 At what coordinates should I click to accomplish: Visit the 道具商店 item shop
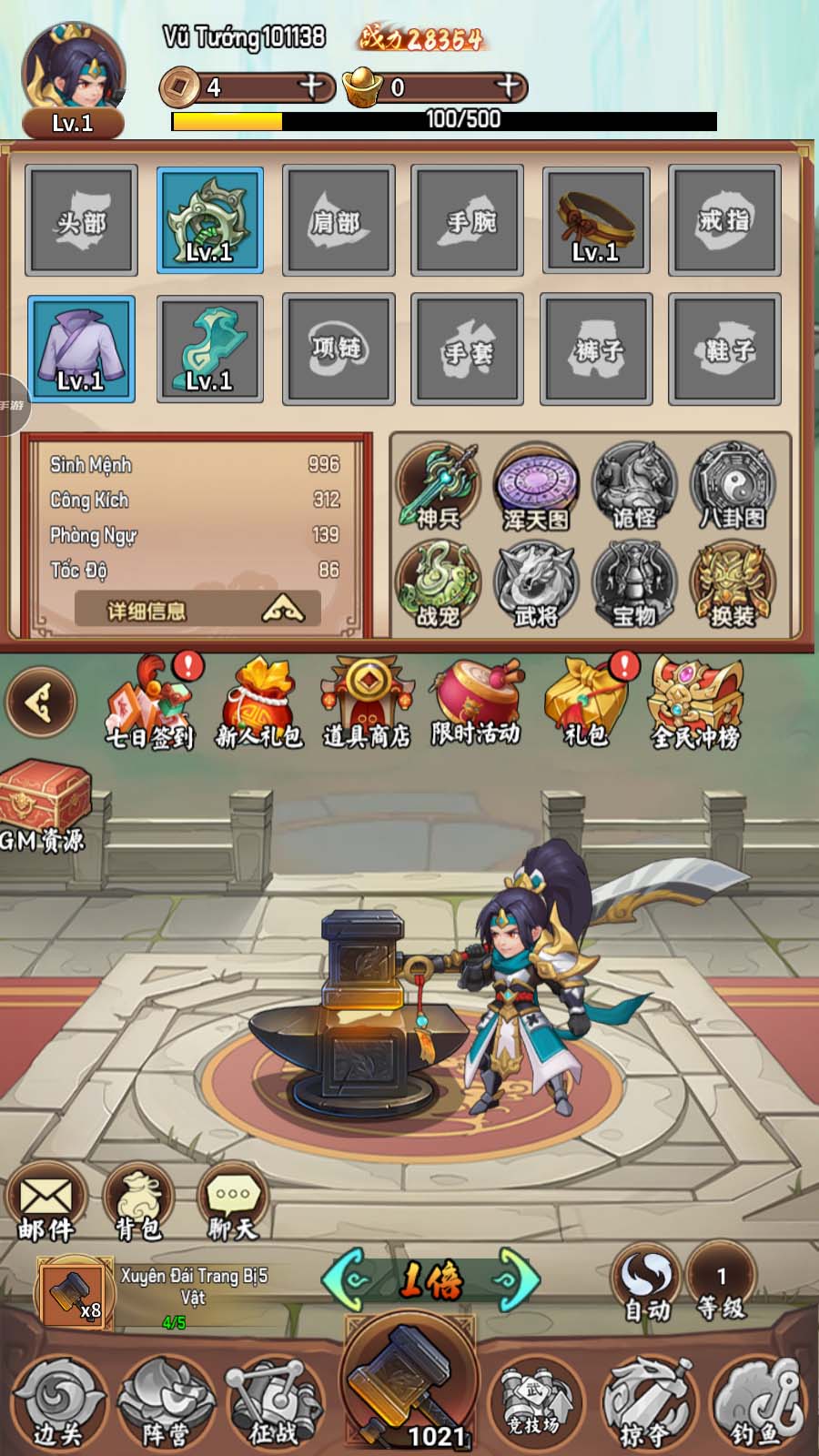pos(367,705)
